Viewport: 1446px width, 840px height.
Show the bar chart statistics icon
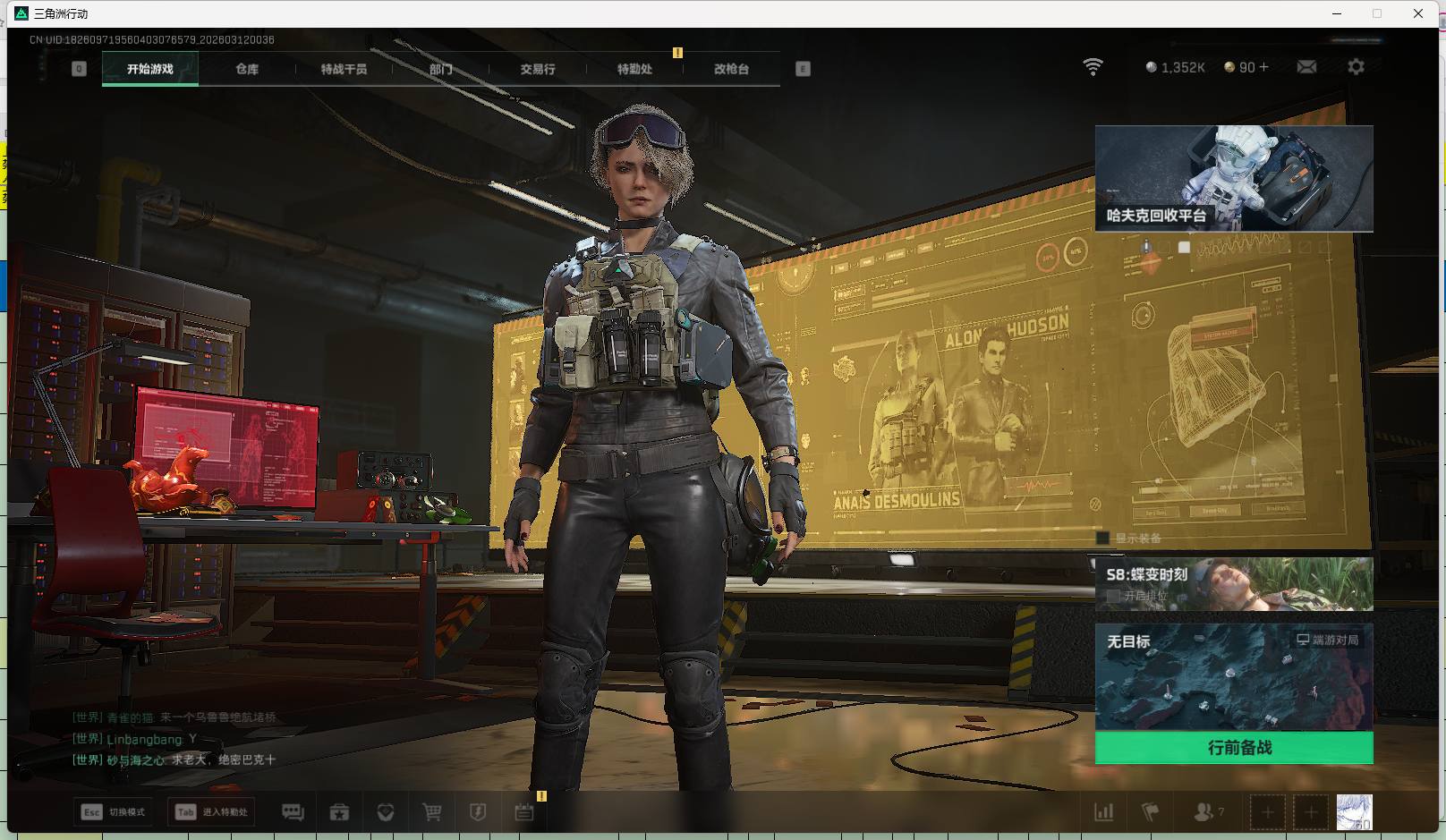(1104, 812)
